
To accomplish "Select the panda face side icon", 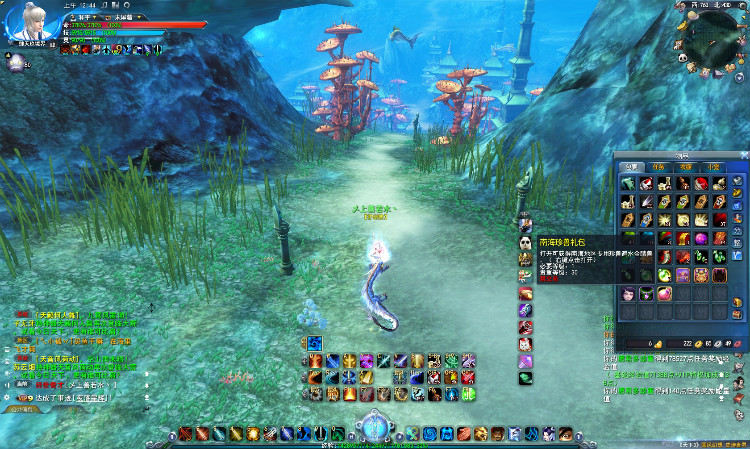I will 525,242.
